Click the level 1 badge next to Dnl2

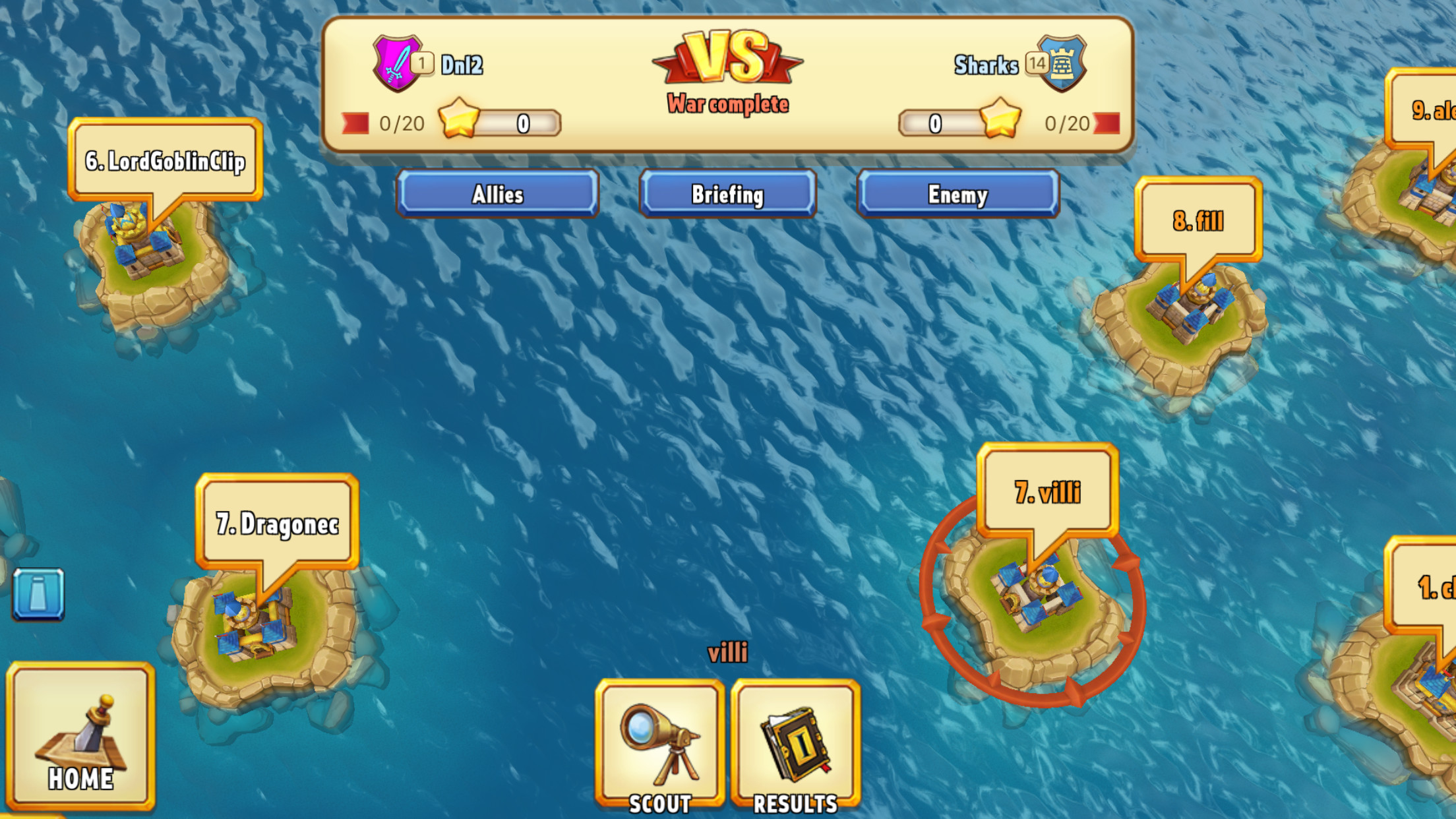[424, 61]
